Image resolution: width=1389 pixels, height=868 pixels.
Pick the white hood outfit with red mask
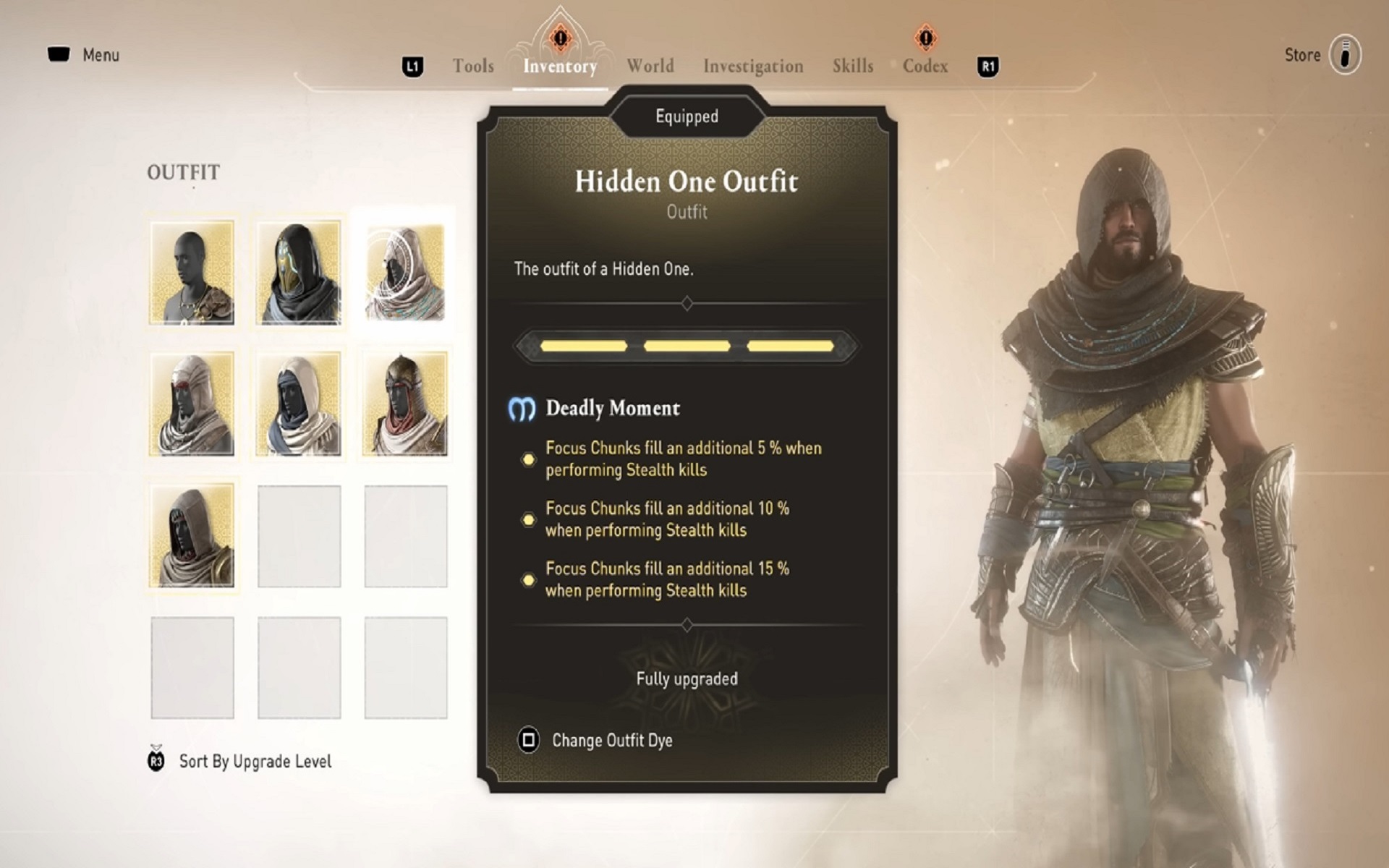192,404
